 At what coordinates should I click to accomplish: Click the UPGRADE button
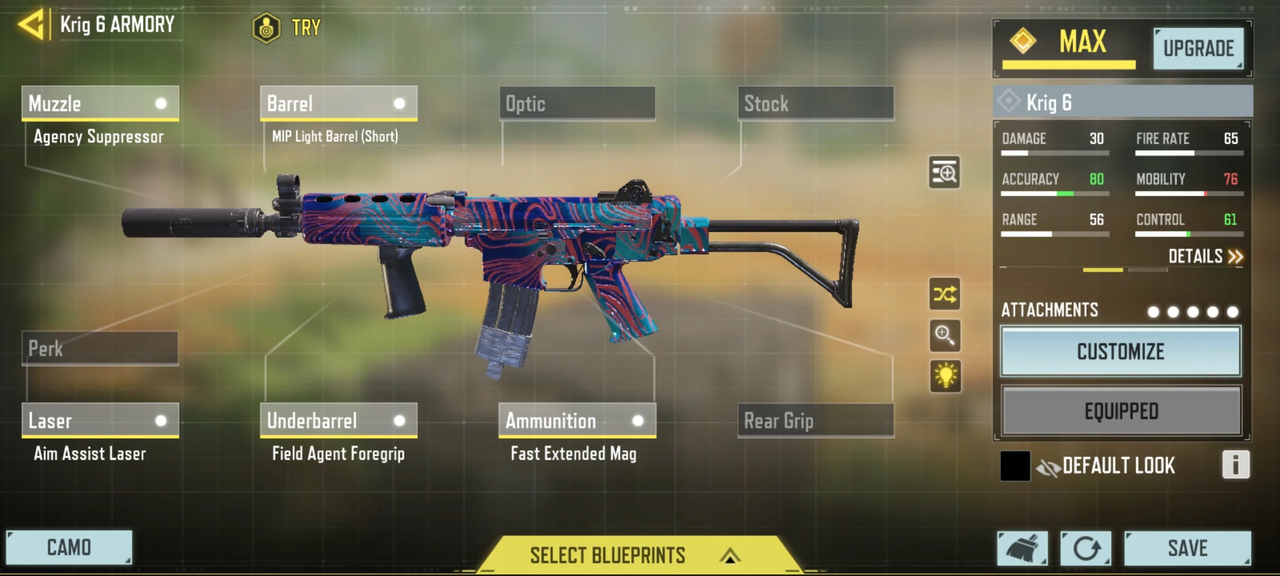pos(1198,49)
